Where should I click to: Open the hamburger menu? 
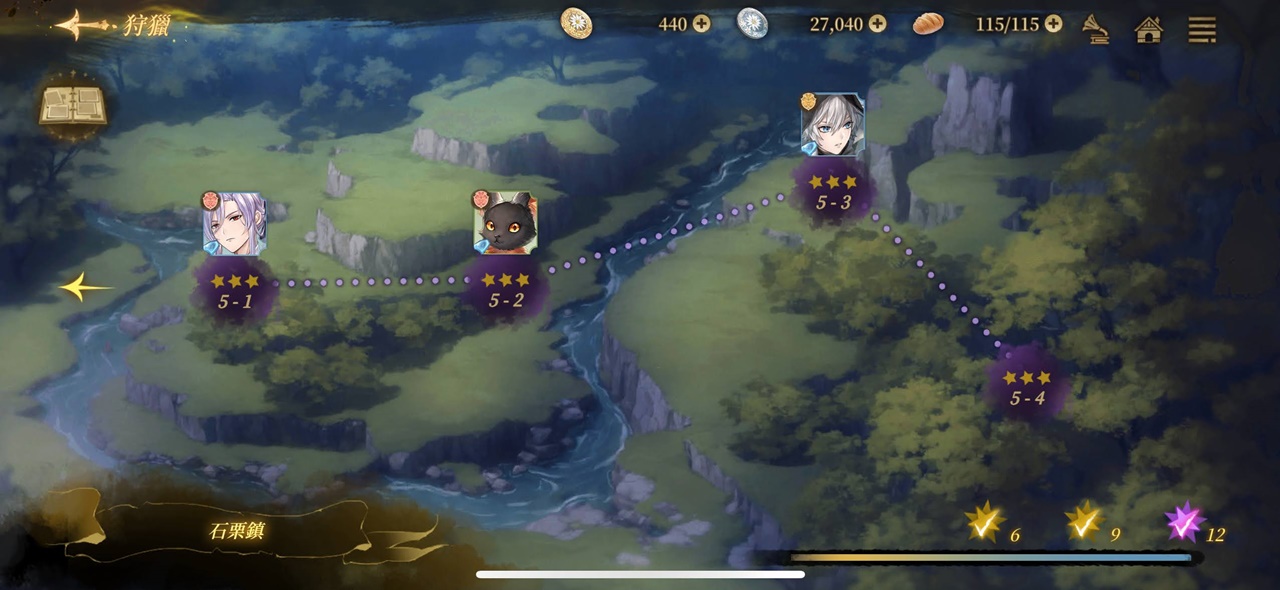[1202, 30]
